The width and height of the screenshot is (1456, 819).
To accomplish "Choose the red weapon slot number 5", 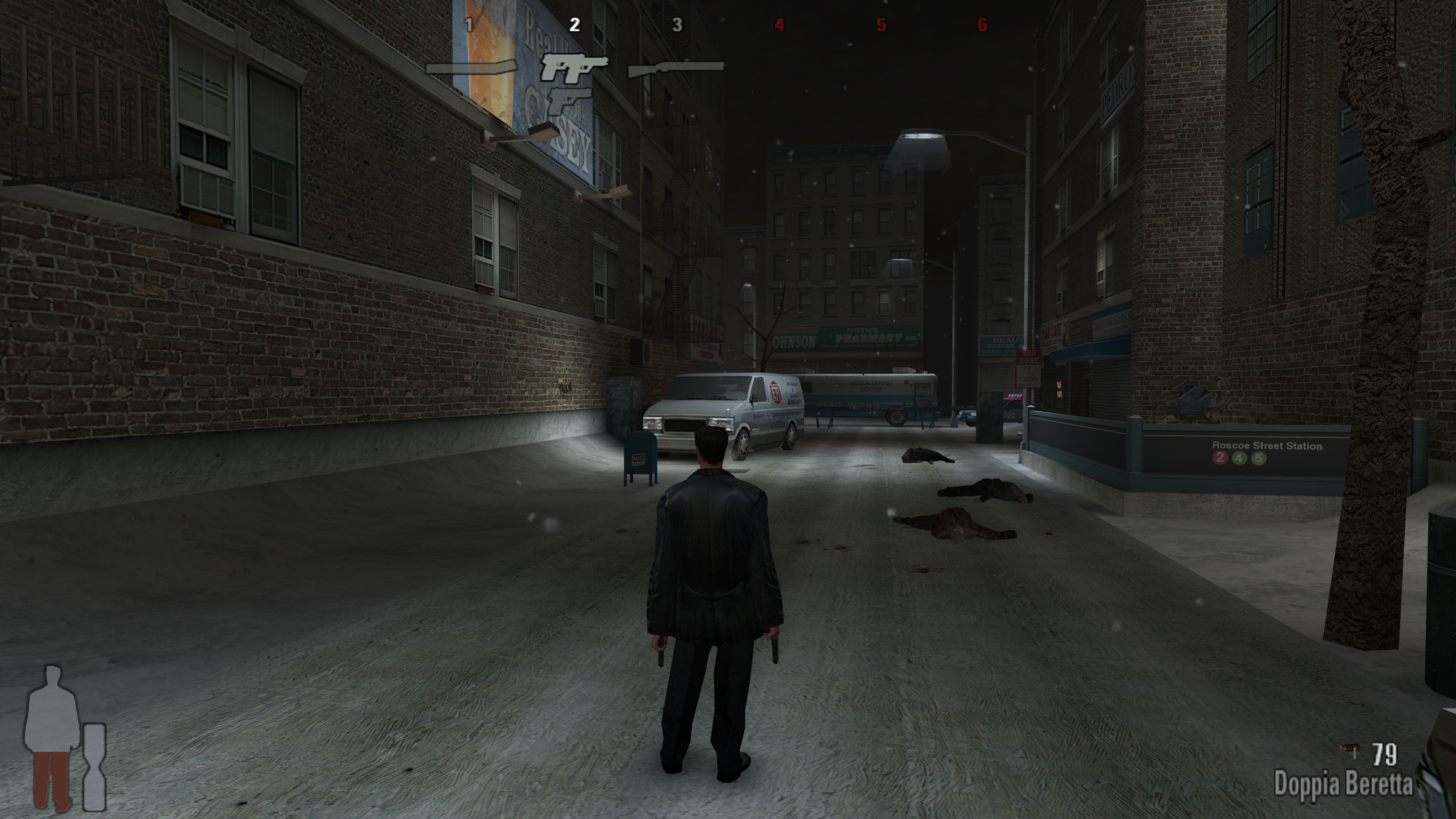I will point(881,25).
